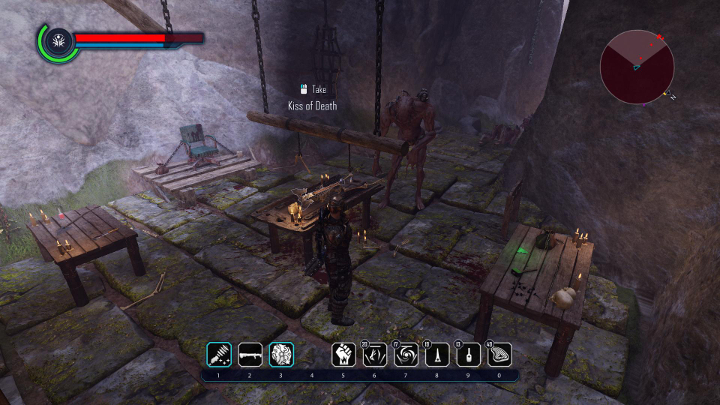720x405 pixels.
Task: Activate the swirling vortex ability
Action: (406, 354)
